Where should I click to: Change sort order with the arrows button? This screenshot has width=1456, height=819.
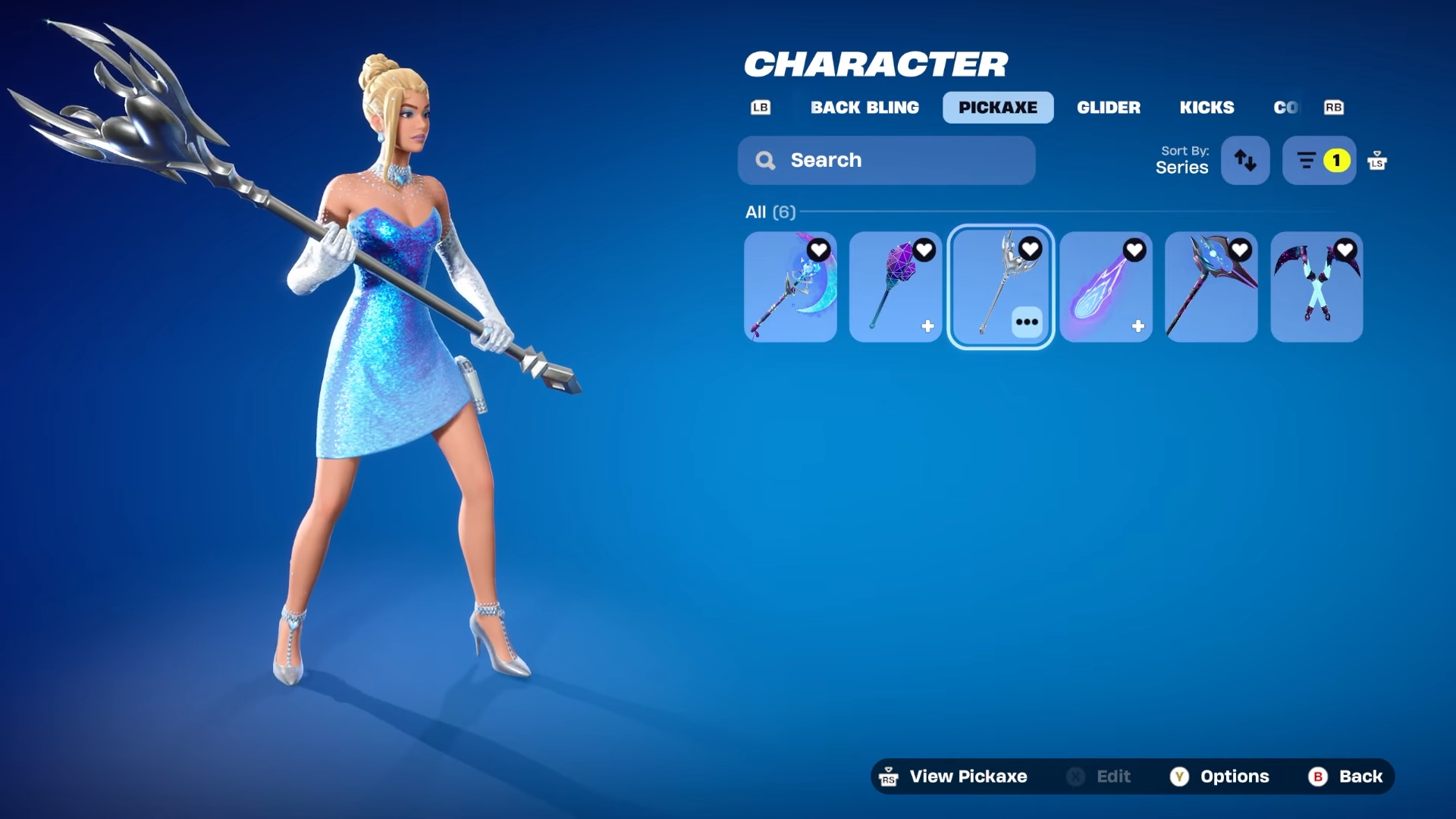[x=1244, y=161]
